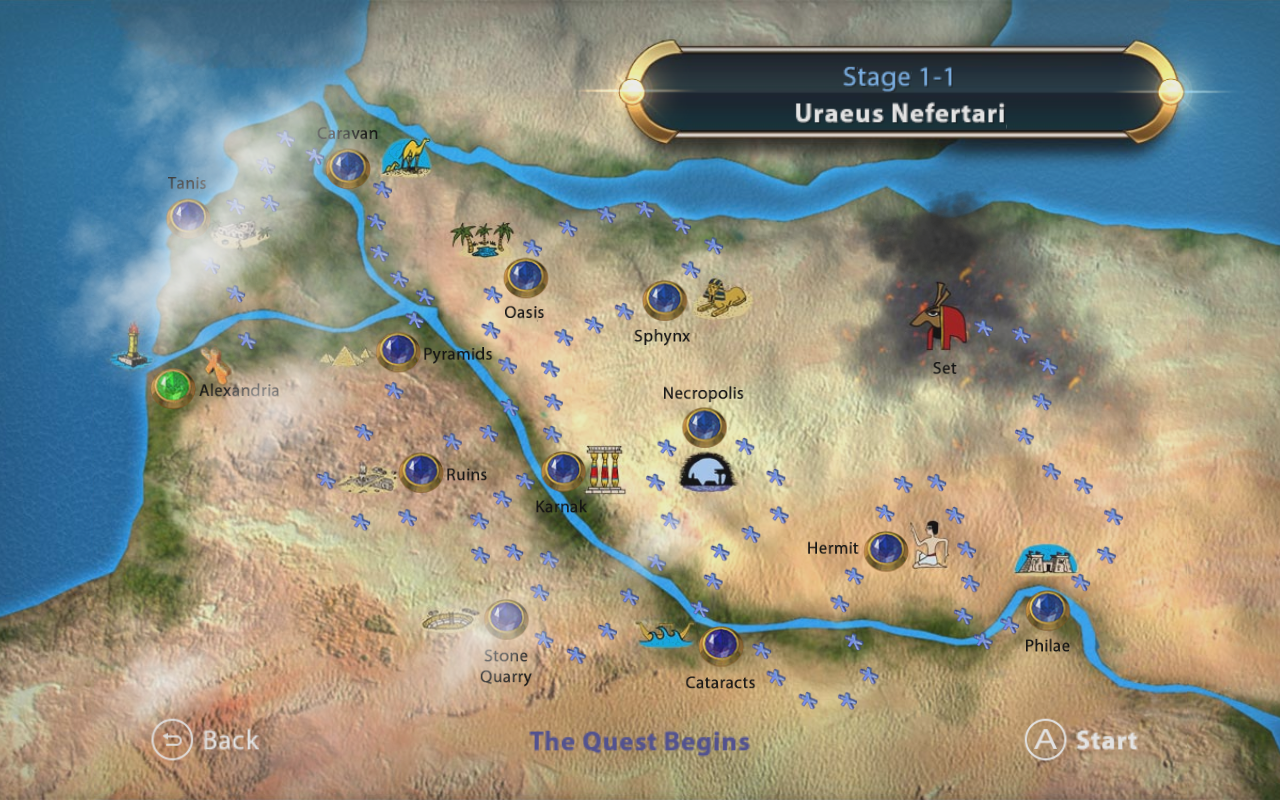Screen dimensions: 1280x800
Task: Go back with the Back button
Action: coord(205,741)
